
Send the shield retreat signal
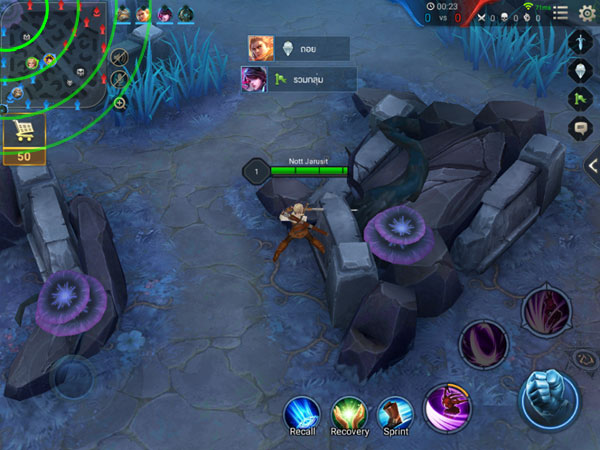click(581, 70)
